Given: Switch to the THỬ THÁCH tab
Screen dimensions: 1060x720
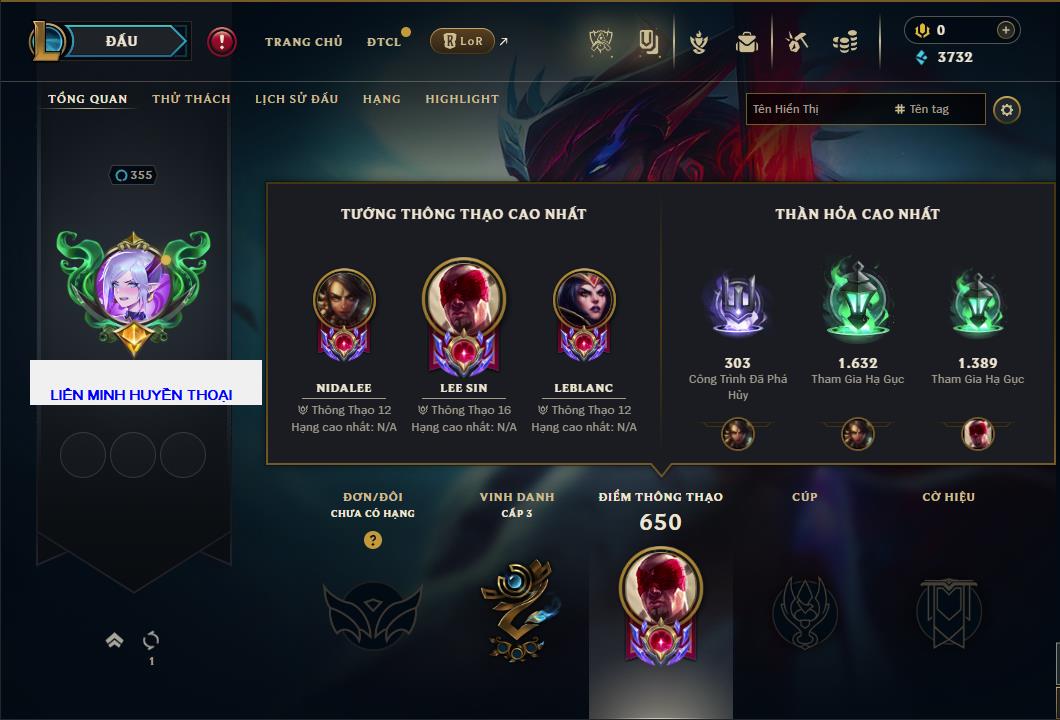Looking at the screenshot, I should (191, 99).
